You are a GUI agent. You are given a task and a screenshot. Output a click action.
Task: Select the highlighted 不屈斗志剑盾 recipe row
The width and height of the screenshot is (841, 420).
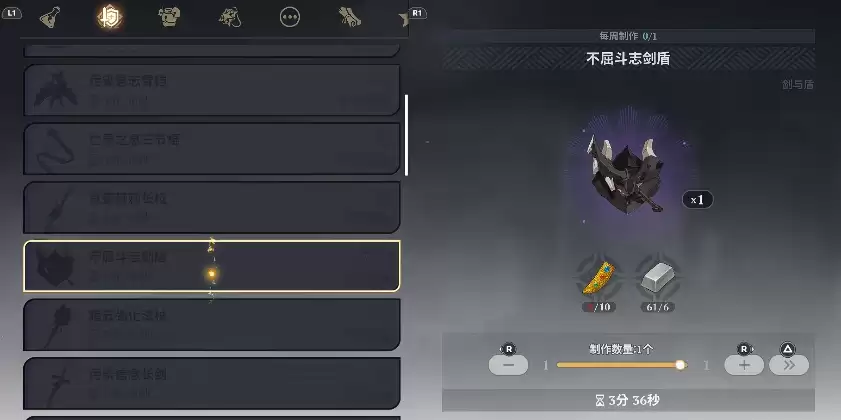(211, 266)
